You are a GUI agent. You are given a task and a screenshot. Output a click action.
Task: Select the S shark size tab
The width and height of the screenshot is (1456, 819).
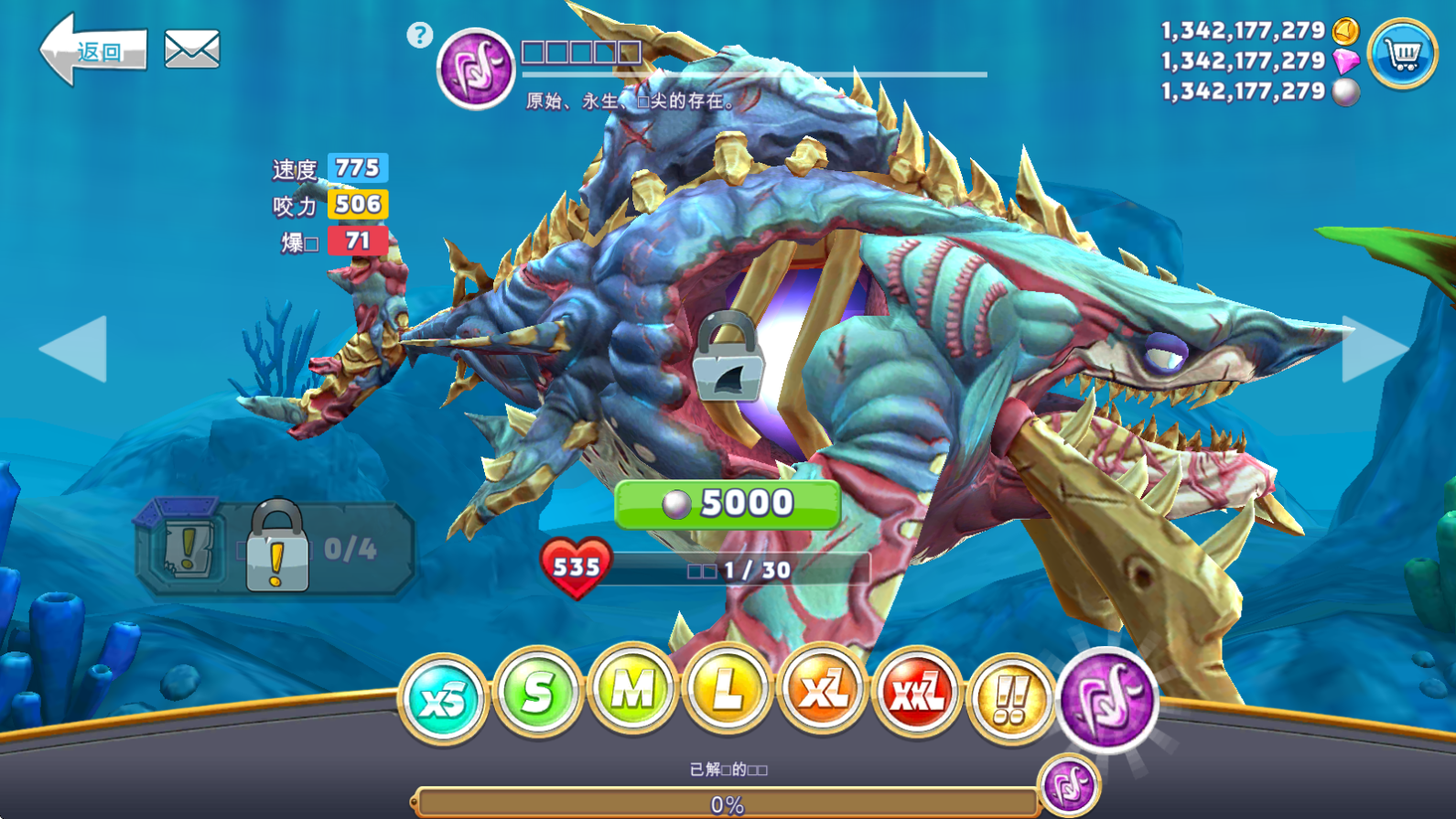click(x=537, y=694)
